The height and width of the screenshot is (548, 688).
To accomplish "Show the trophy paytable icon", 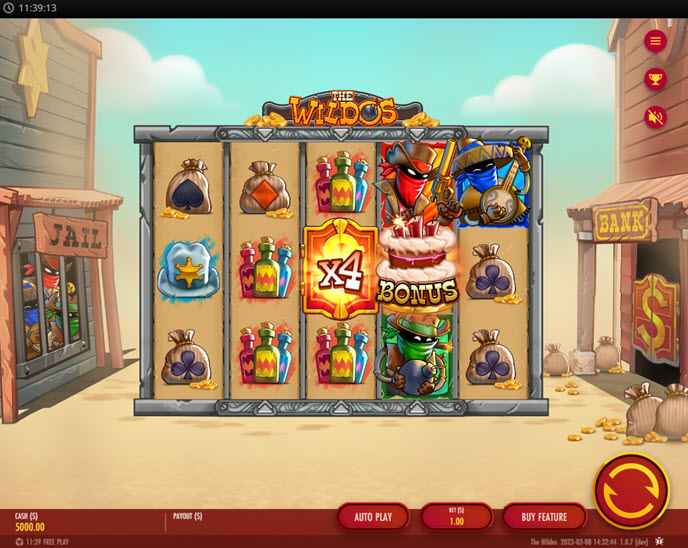I will tap(655, 79).
